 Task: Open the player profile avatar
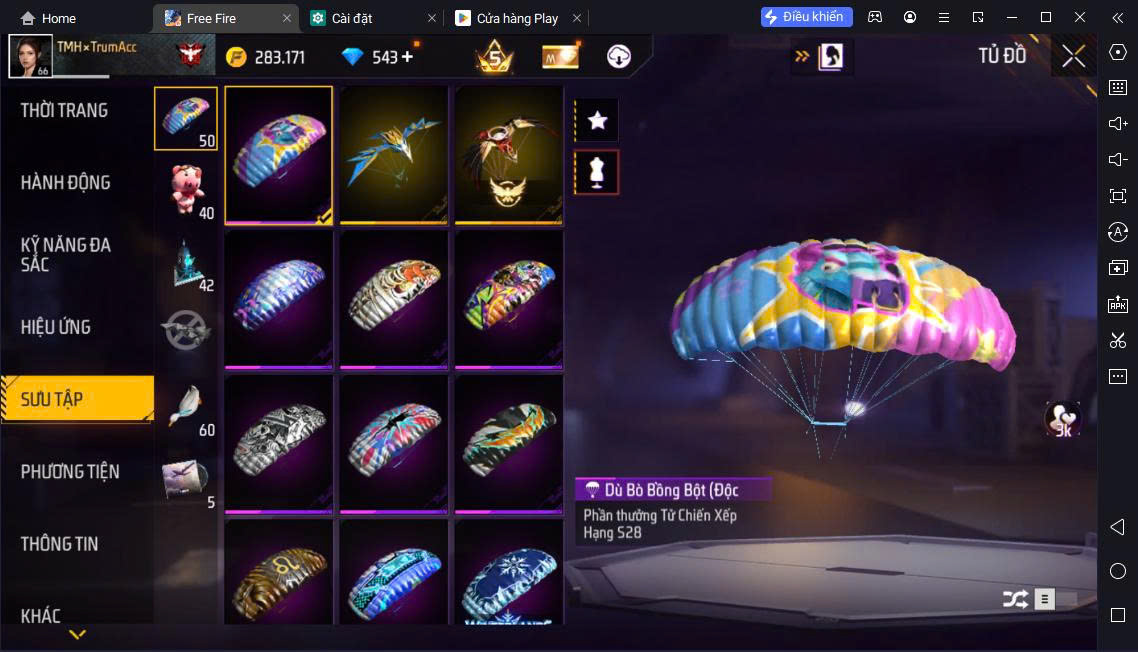tap(30, 56)
